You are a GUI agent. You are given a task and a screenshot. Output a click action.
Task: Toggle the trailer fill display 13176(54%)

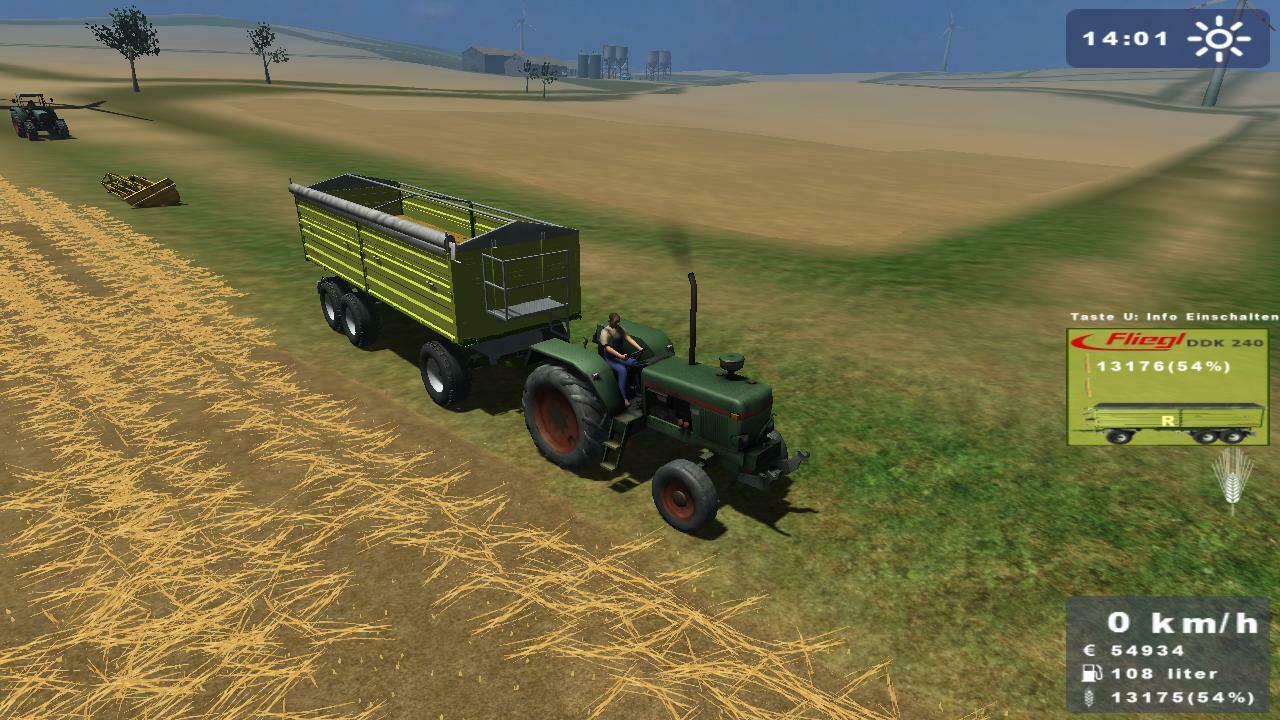(x=1163, y=367)
